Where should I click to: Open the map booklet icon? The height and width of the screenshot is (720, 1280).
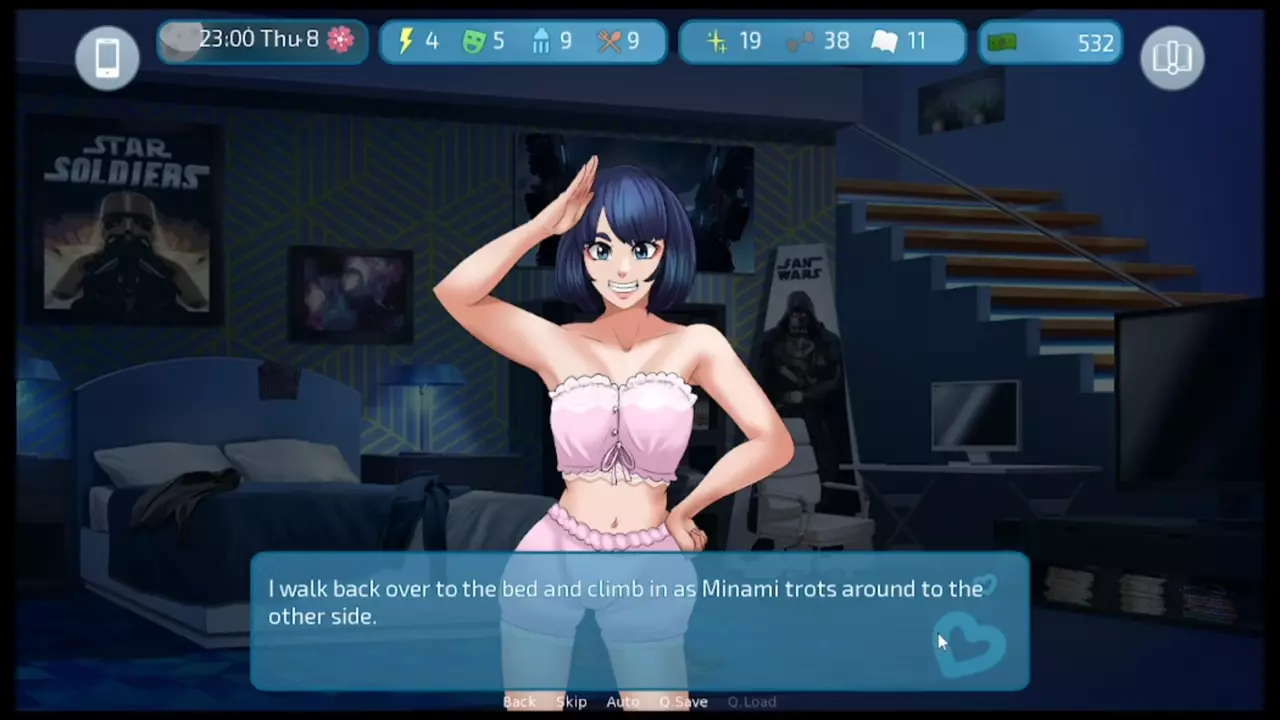click(x=1172, y=57)
